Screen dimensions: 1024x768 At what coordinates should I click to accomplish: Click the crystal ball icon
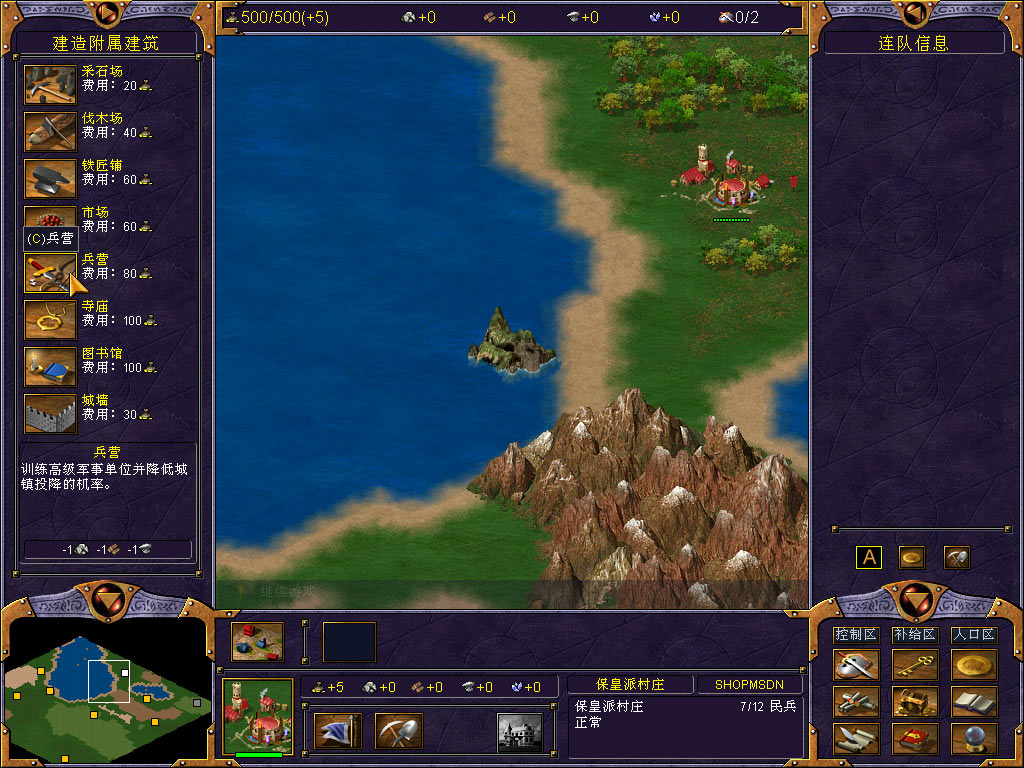coord(973,739)
